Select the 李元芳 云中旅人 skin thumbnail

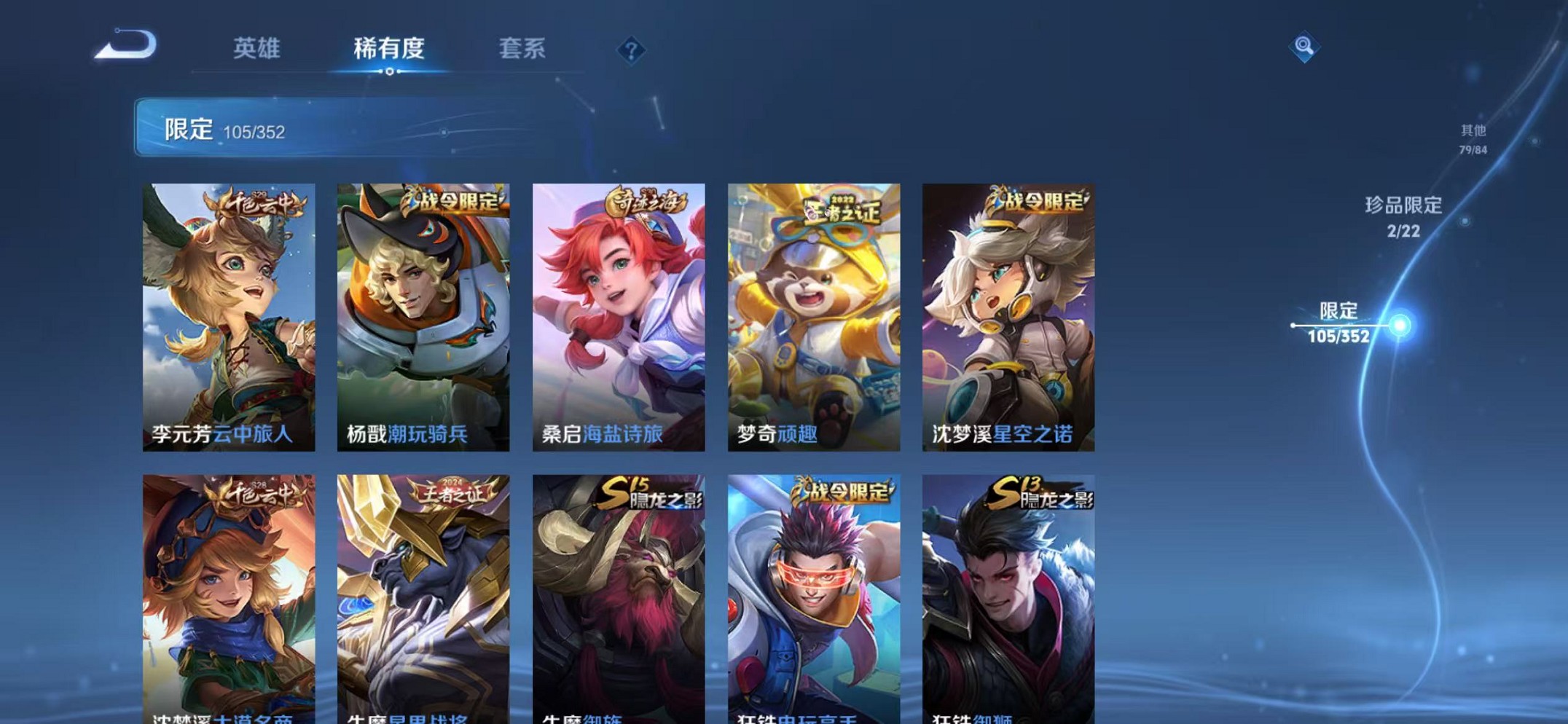point(230,313)
